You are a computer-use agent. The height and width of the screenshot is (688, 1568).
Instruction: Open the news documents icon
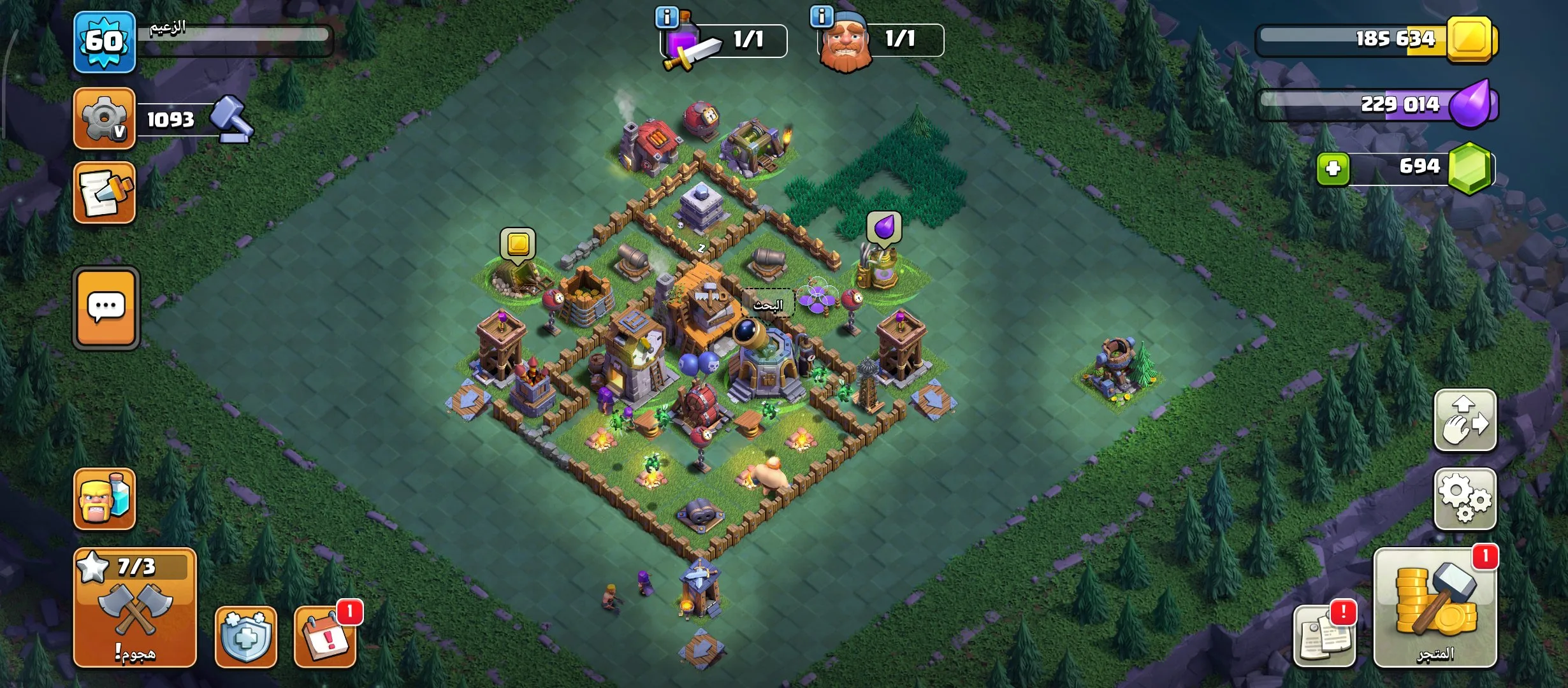1324,636
